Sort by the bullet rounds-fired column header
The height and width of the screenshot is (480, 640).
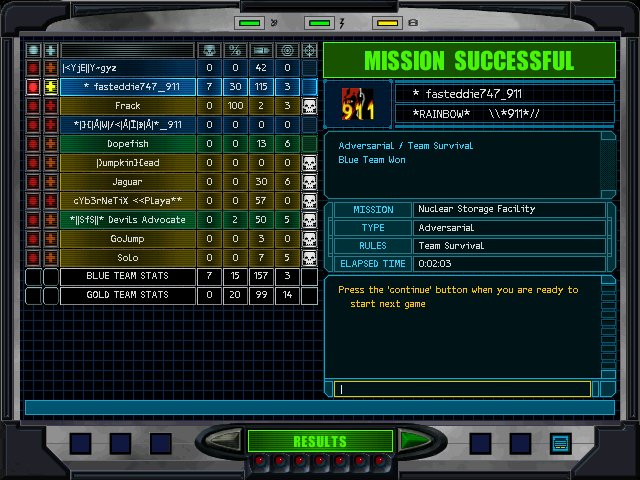point(261,50)
